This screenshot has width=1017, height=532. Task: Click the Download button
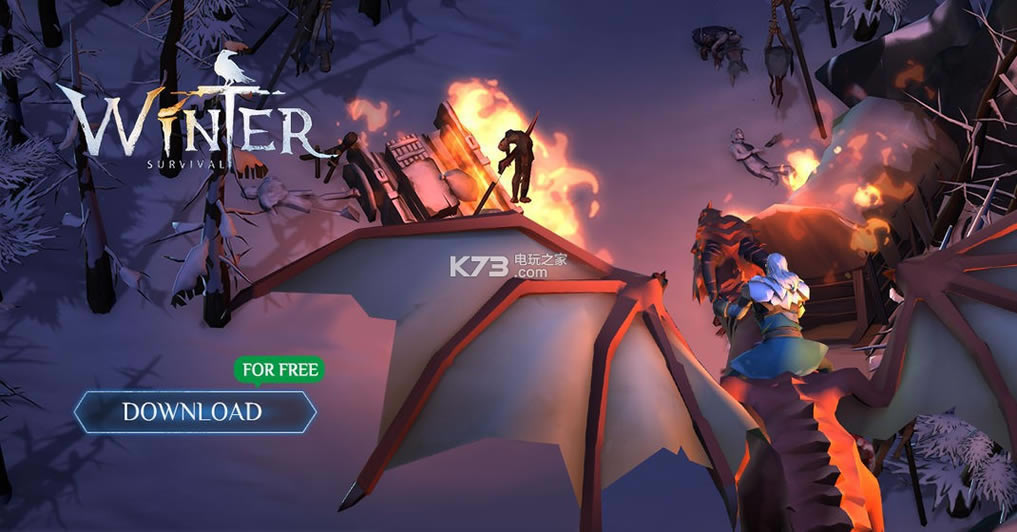click(194, 411)
